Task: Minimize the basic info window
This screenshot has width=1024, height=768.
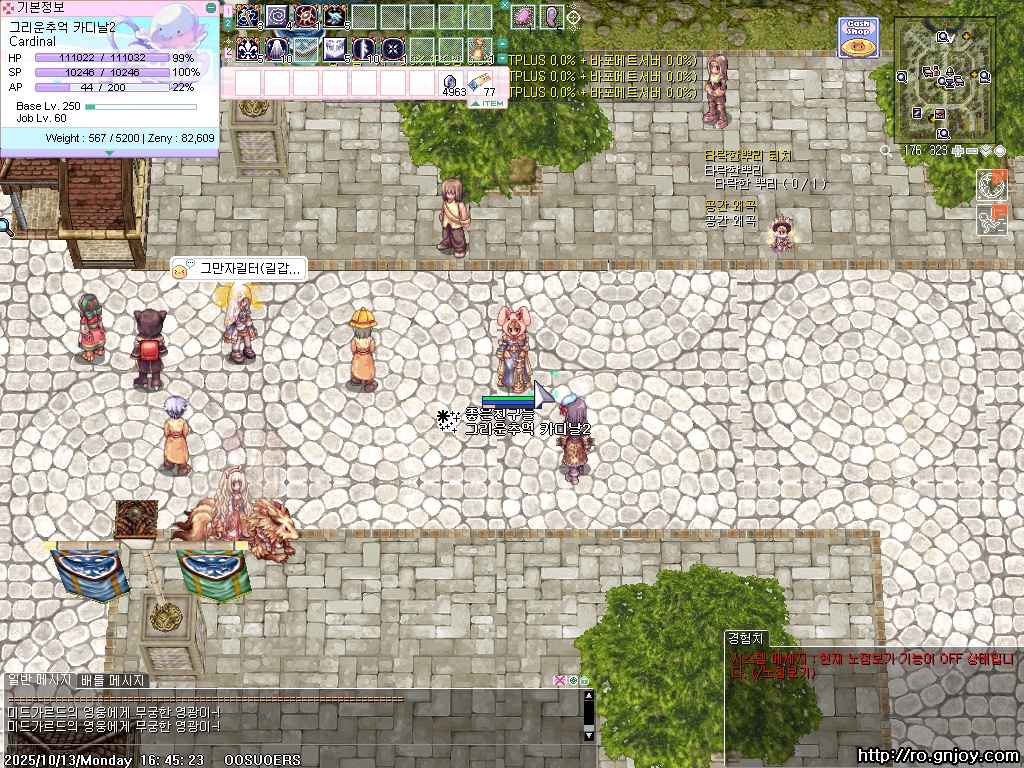Action: (x=210, y=7)
